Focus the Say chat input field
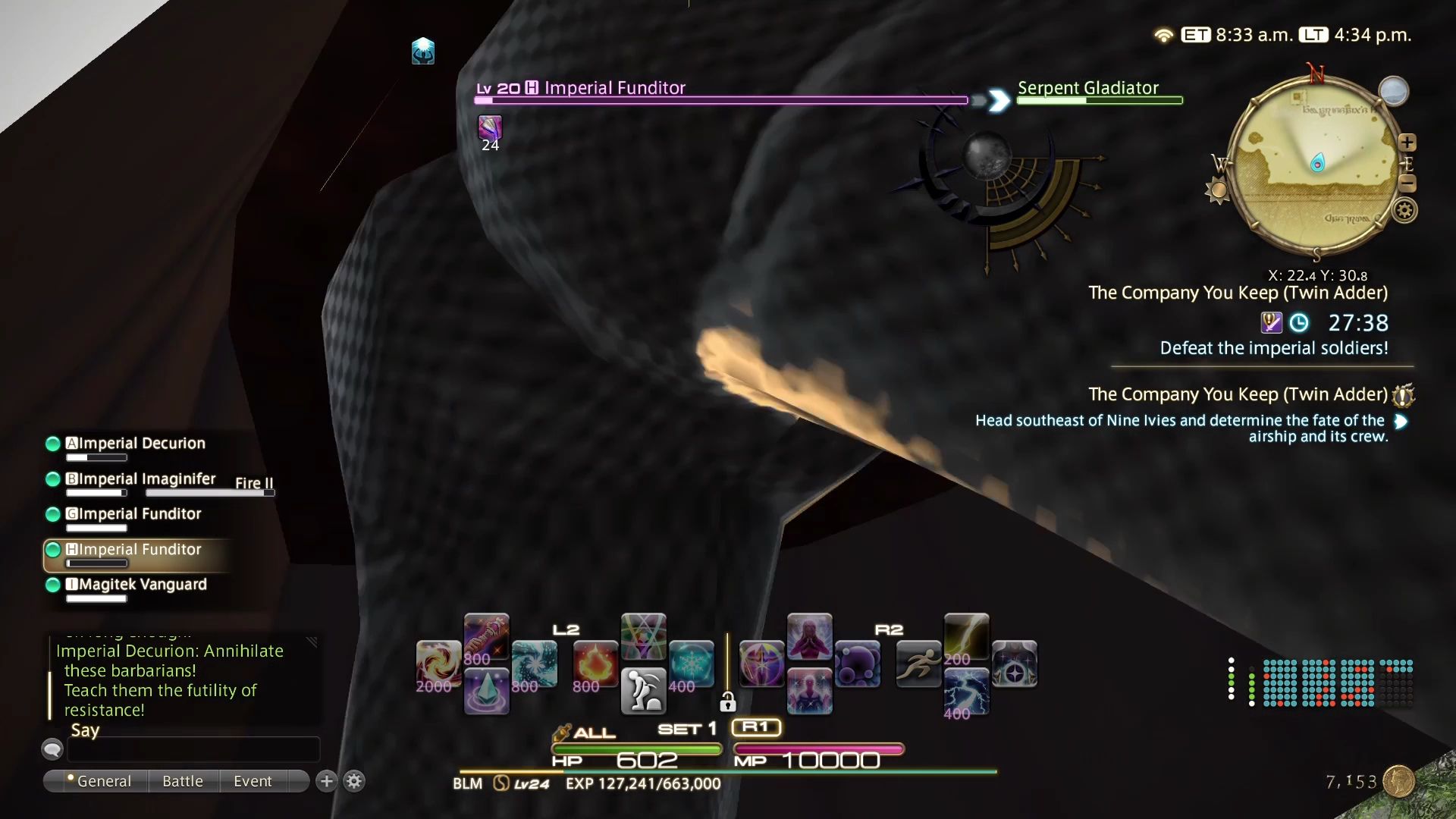1456x819 pixels. 193,750
